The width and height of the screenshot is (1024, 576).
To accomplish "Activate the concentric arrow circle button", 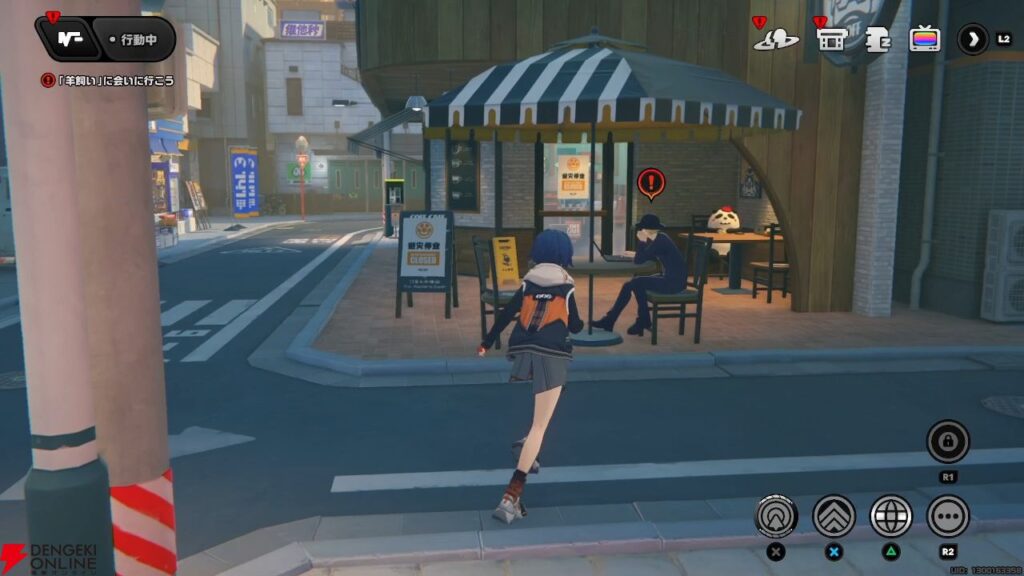I will click(776, 516).
